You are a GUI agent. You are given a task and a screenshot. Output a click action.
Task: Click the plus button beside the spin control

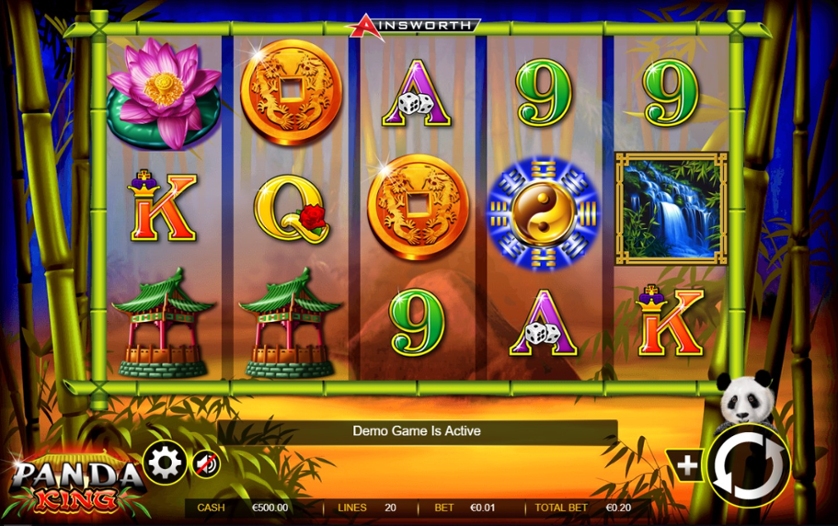point(689,465)
